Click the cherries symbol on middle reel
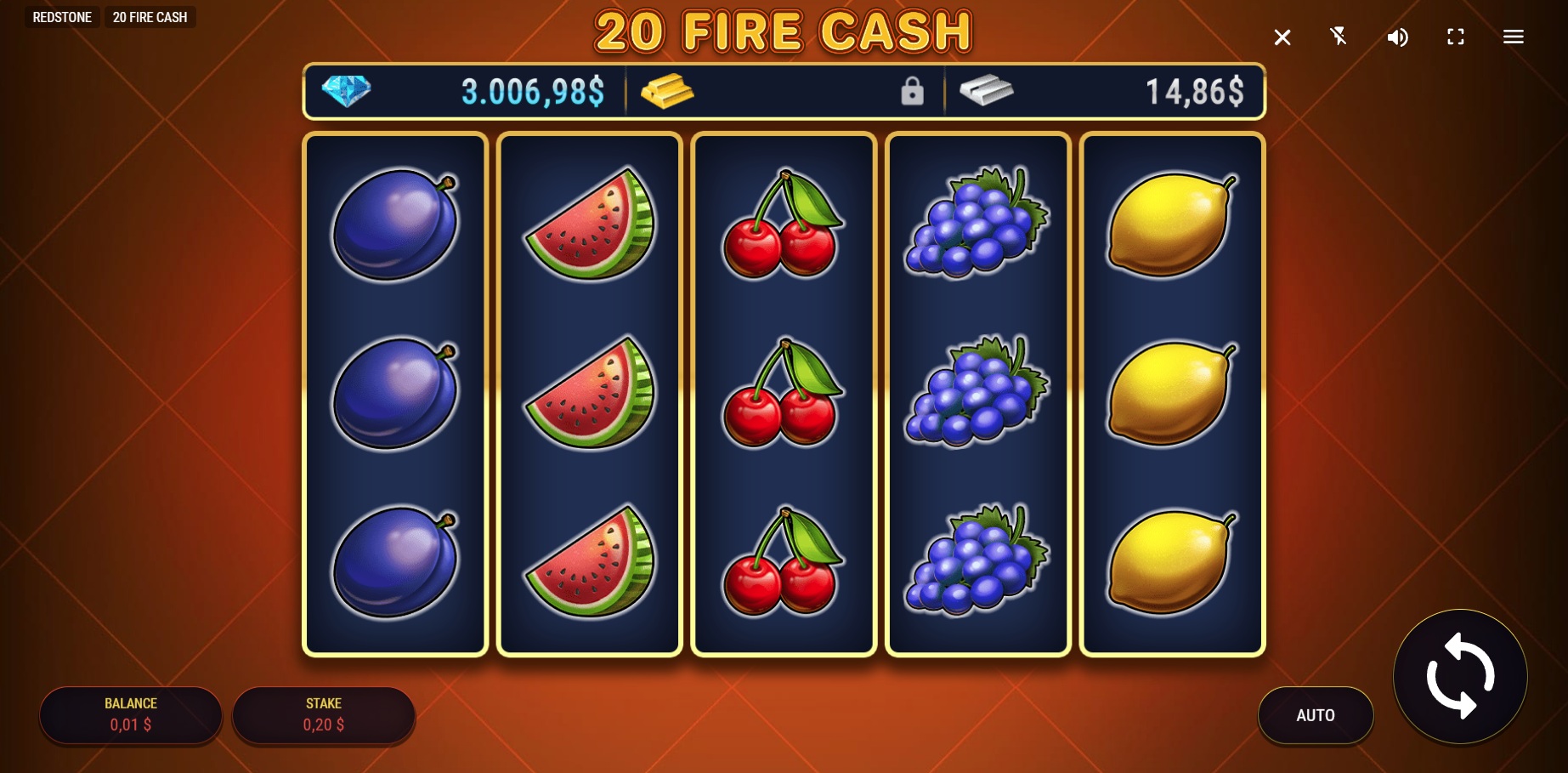The image size is (1568, 773). tap(783, 391)
